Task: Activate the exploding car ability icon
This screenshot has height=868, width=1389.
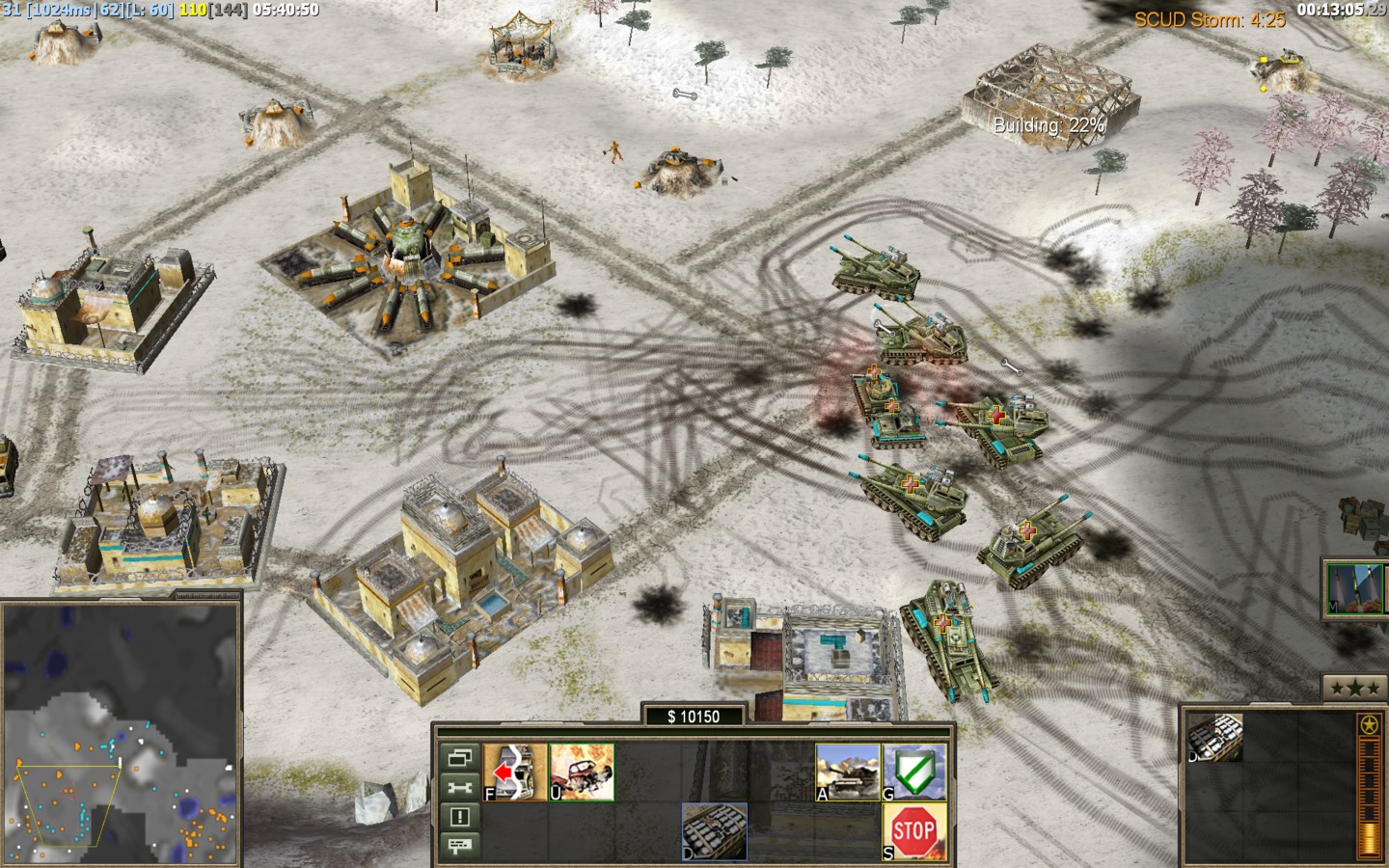Action: pyautogui.click(x=582, y=773)
